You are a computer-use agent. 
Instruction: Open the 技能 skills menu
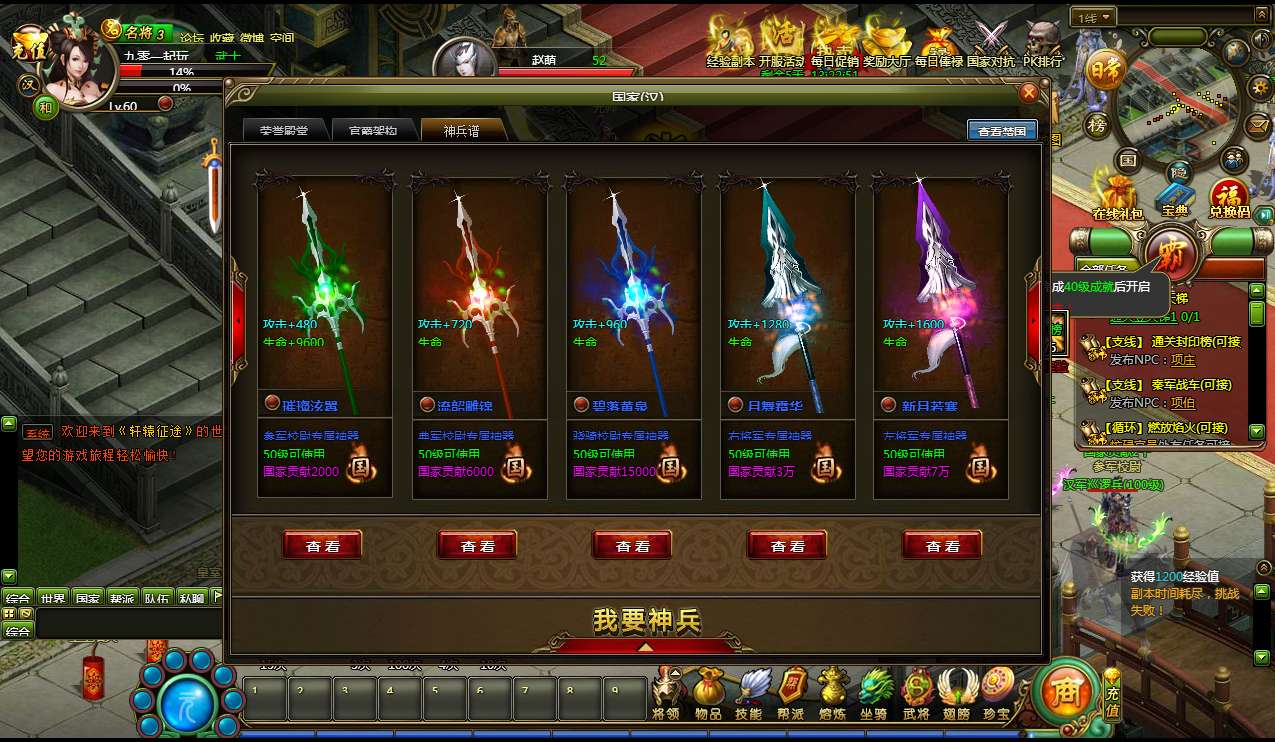(x=748, y=692)
